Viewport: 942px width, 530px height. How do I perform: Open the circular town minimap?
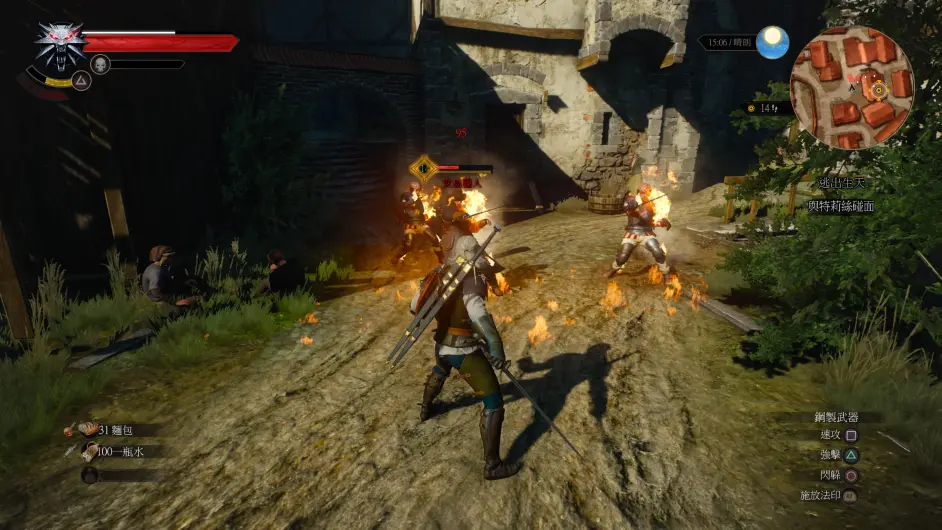(x=851, y=87)
